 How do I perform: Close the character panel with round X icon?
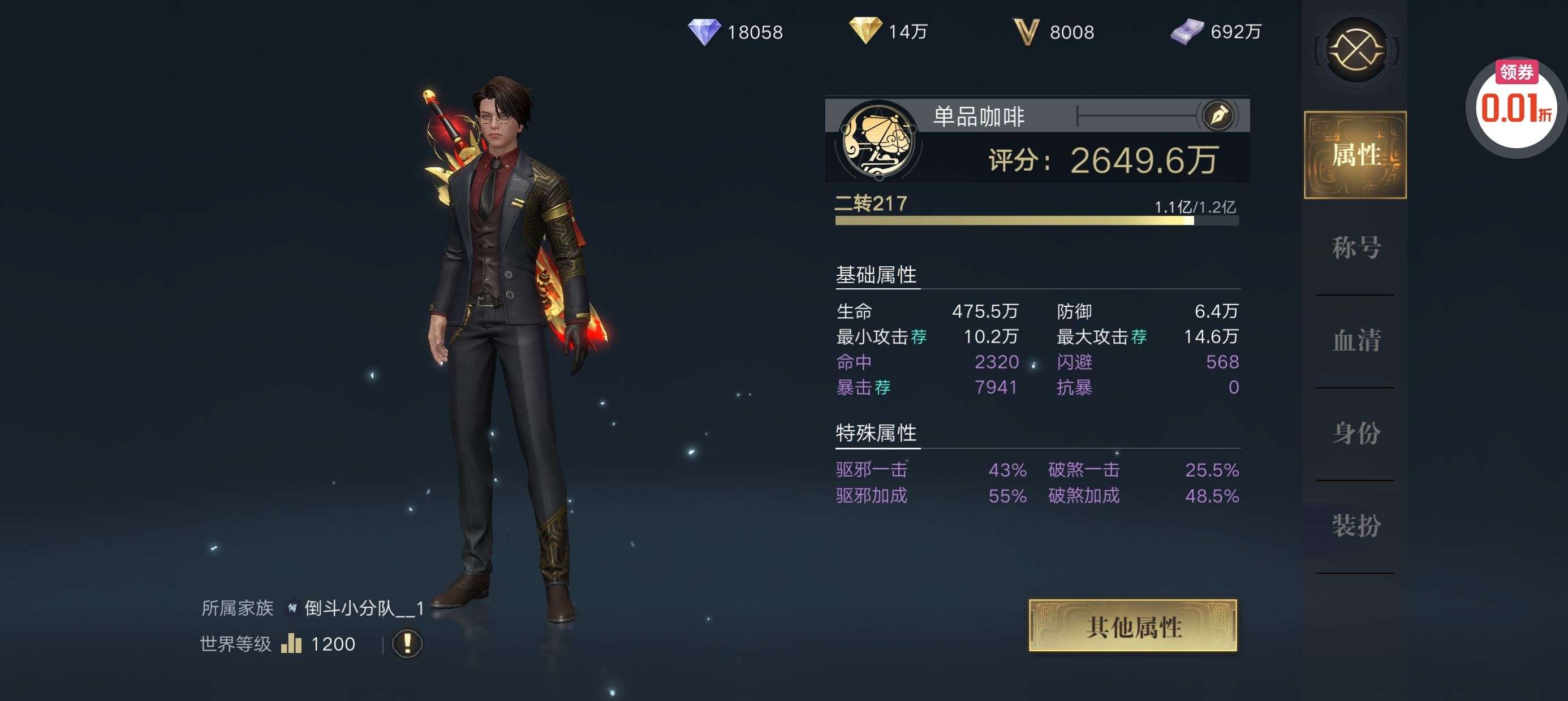point(1355,50)
